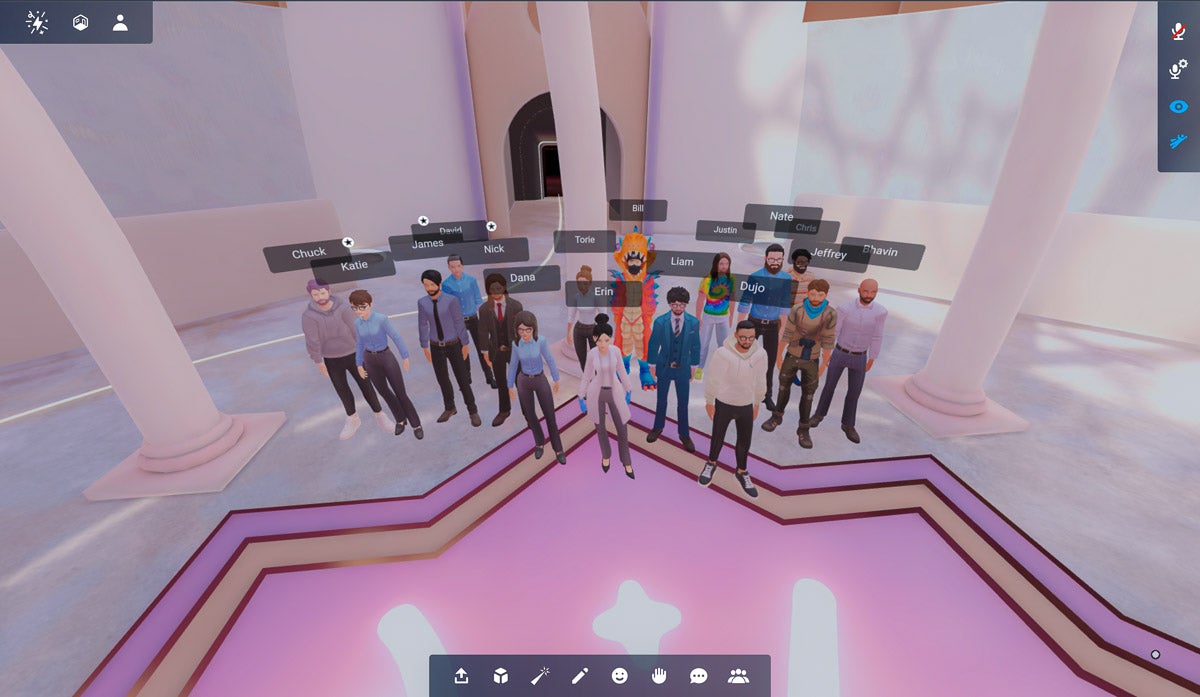
Task: Open the smiley emoji reactions
Action: (620, 676)
